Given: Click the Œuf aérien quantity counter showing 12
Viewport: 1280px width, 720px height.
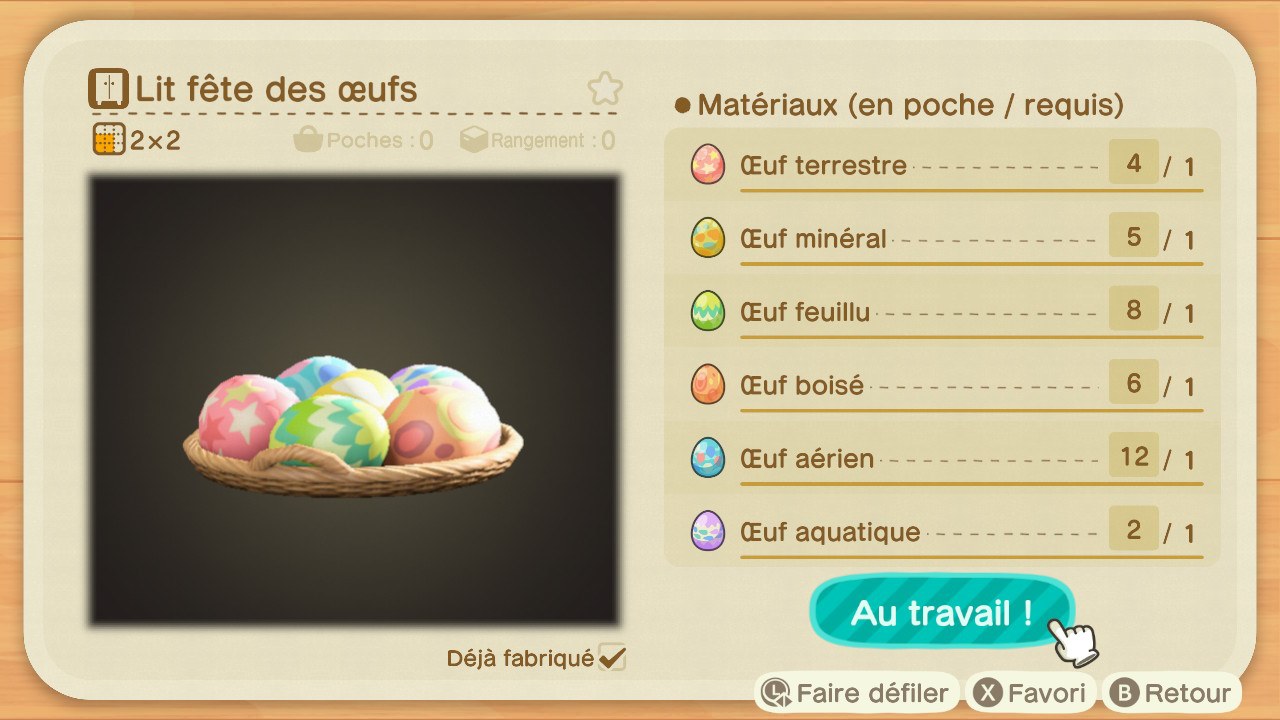Looking at the screenshot, I should [x=1134, y=454].
